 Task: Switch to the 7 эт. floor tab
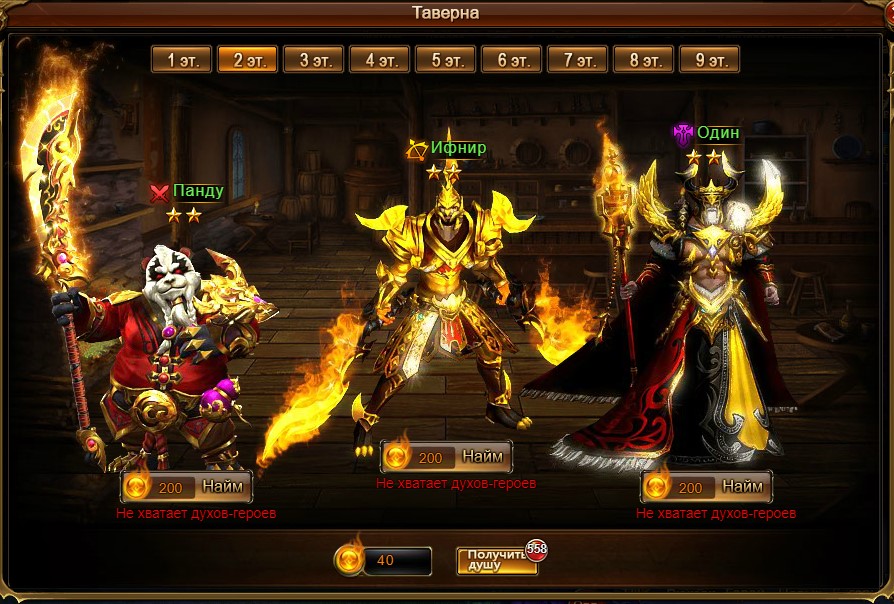coord(577,60)
